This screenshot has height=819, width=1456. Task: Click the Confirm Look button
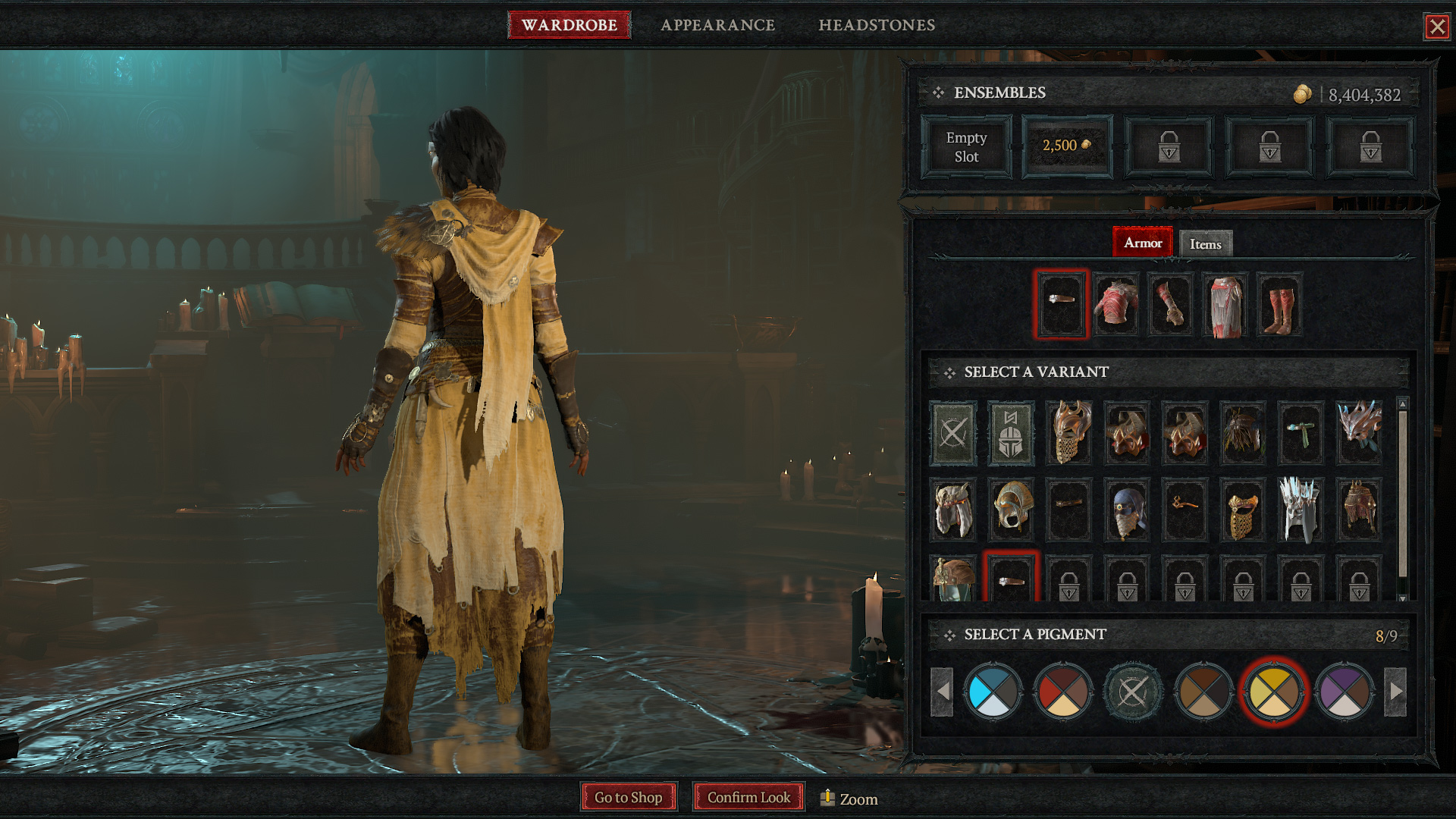748,797
